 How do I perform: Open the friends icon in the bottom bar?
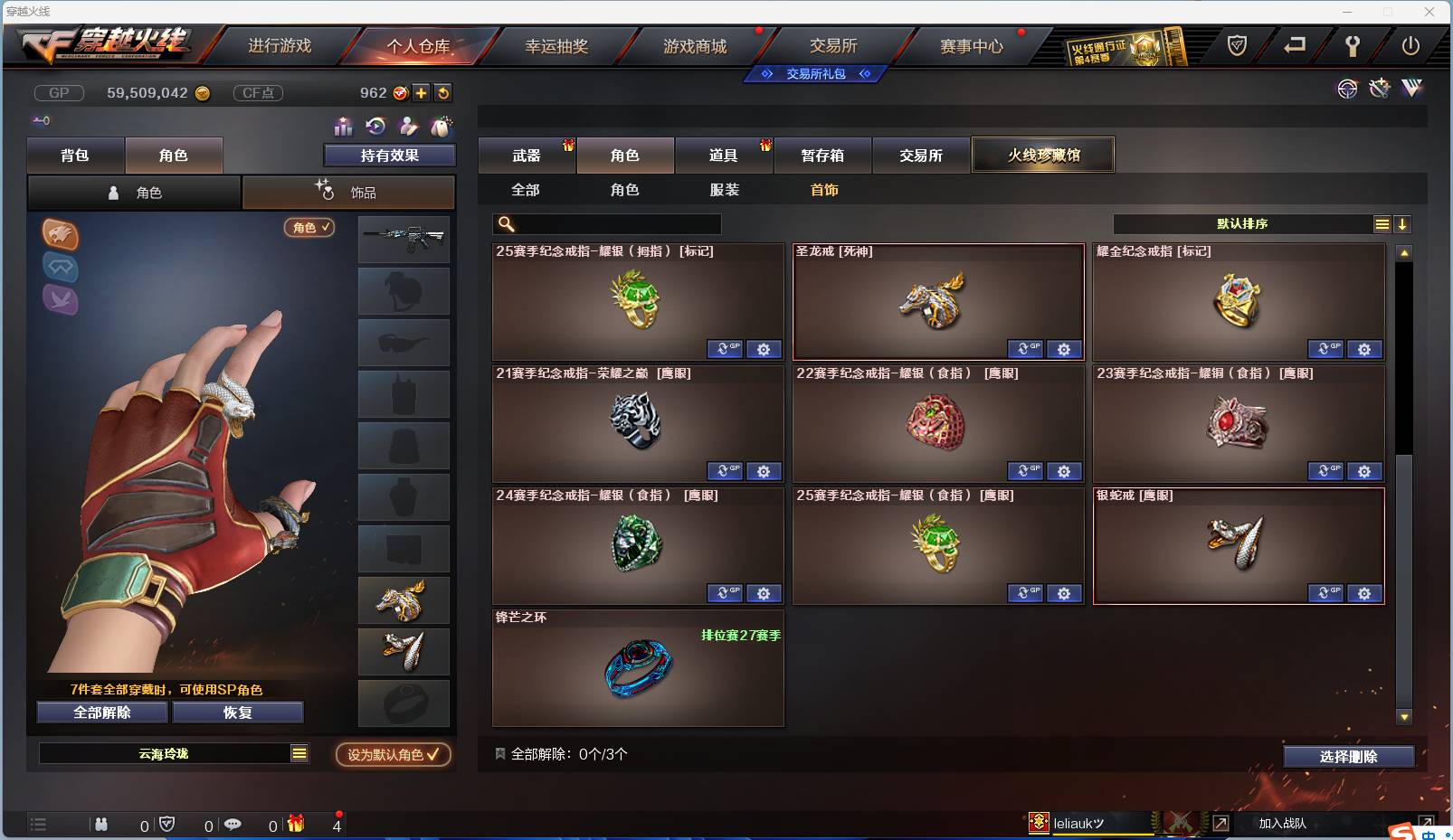[x=100, y=825]
